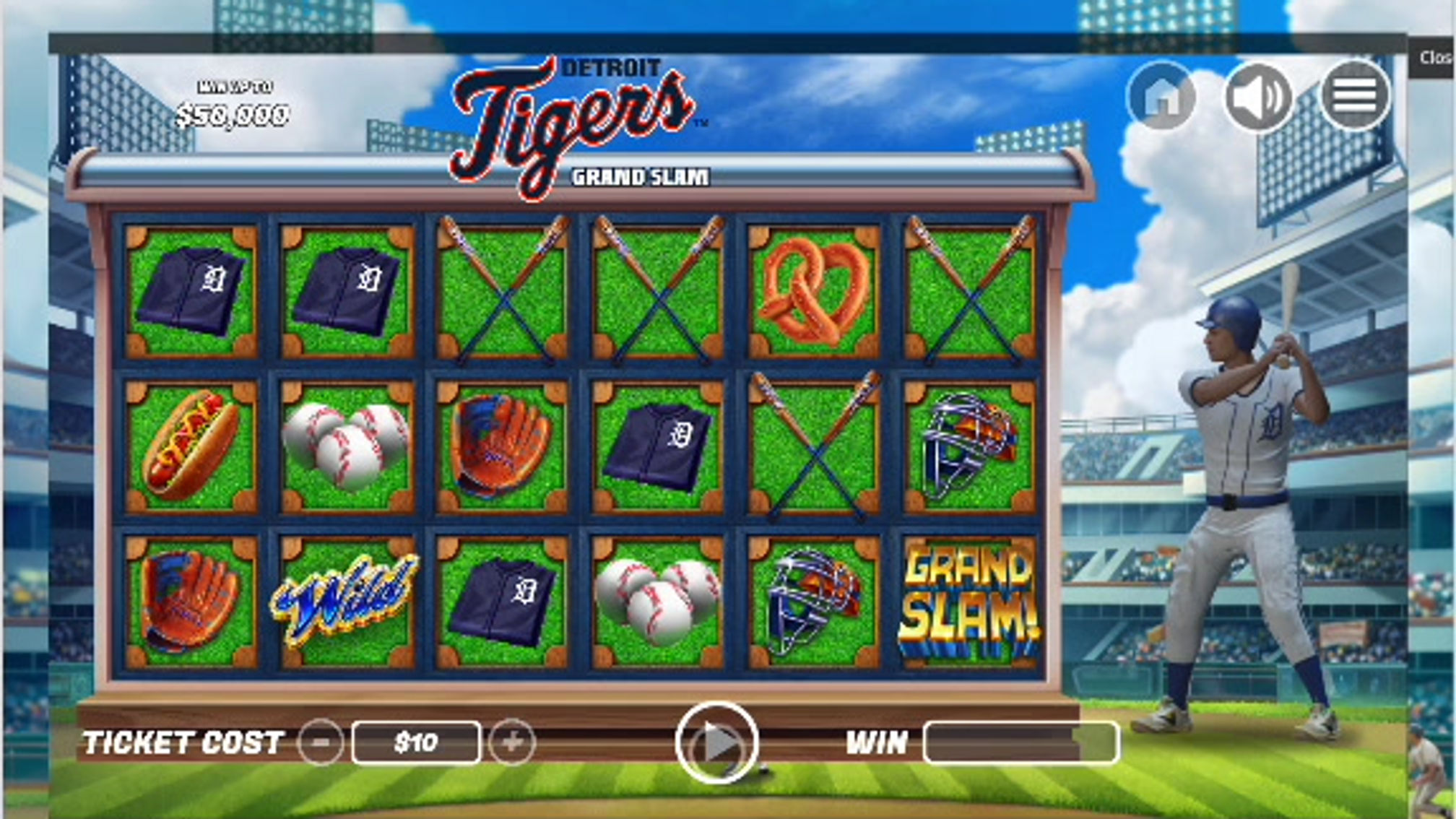Click the $10 ticket cost display

point(417,742)
